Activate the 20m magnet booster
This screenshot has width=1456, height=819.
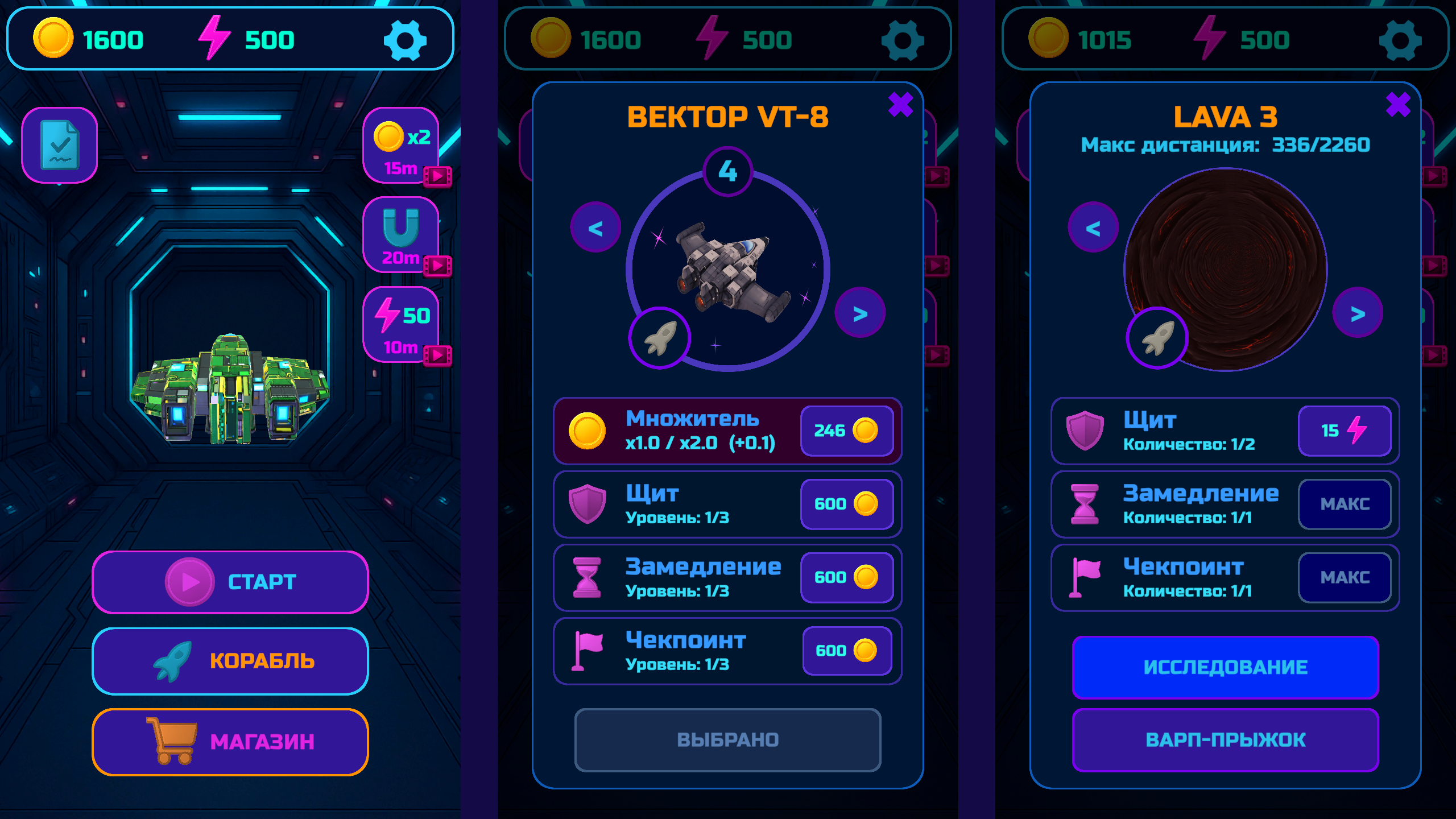tap(400, 233)
